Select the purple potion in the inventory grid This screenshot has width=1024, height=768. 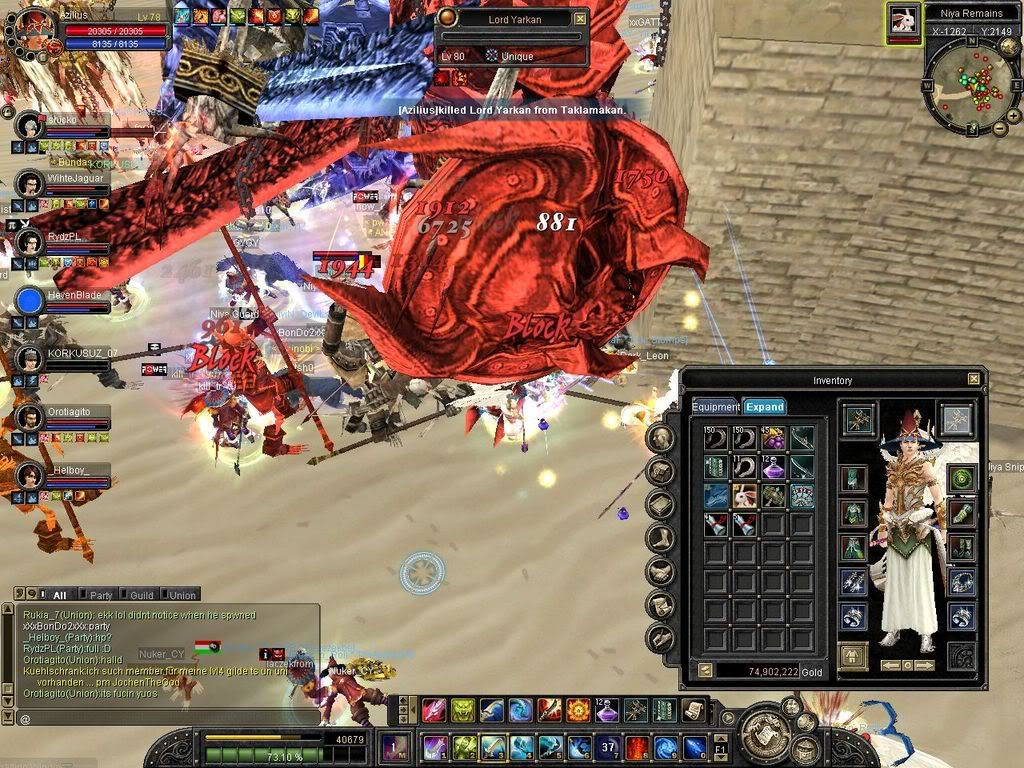pyautogui.click(x=772, y=467)
